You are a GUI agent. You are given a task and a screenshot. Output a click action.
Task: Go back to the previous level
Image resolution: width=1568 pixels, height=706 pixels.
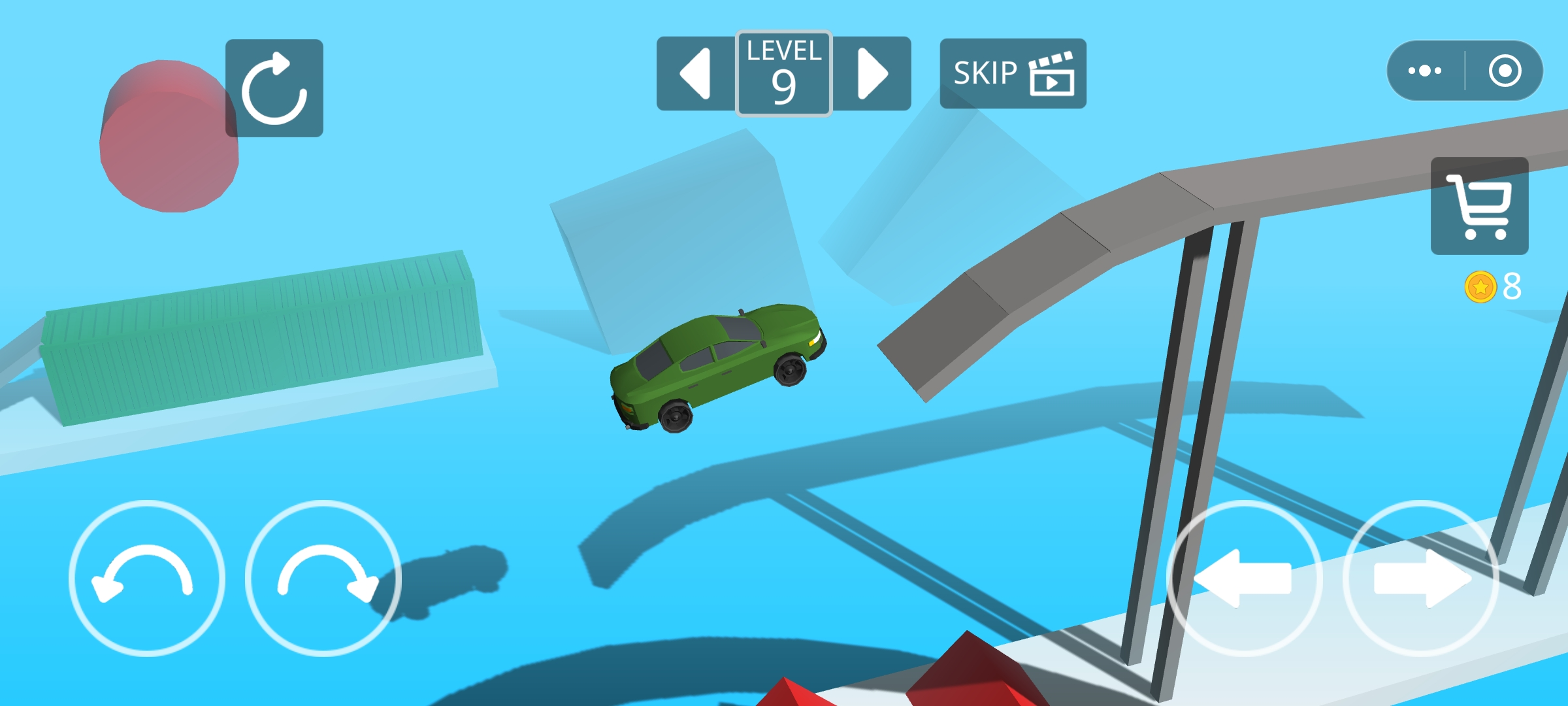[694, 72]
